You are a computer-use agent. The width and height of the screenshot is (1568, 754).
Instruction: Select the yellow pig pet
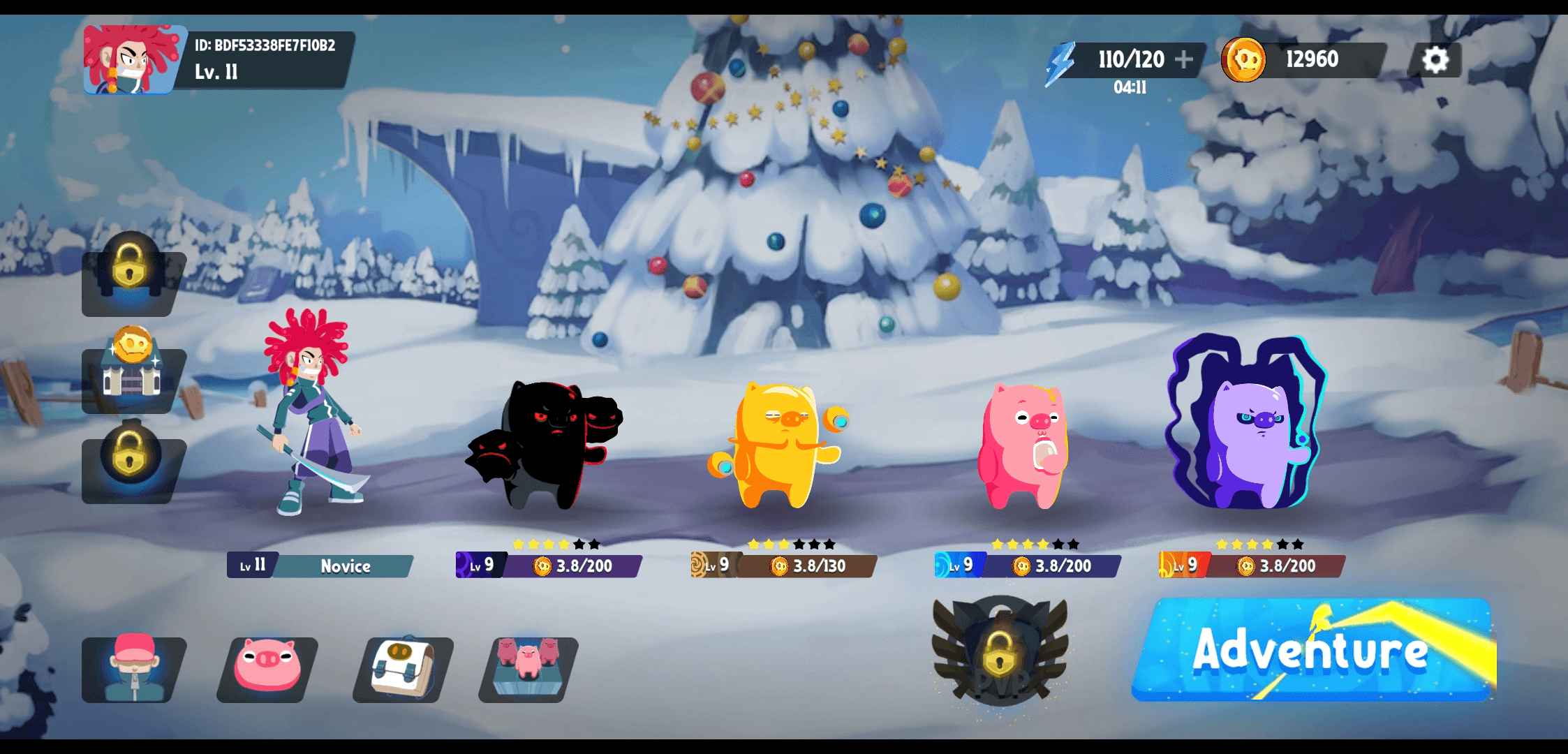[781, 445]
